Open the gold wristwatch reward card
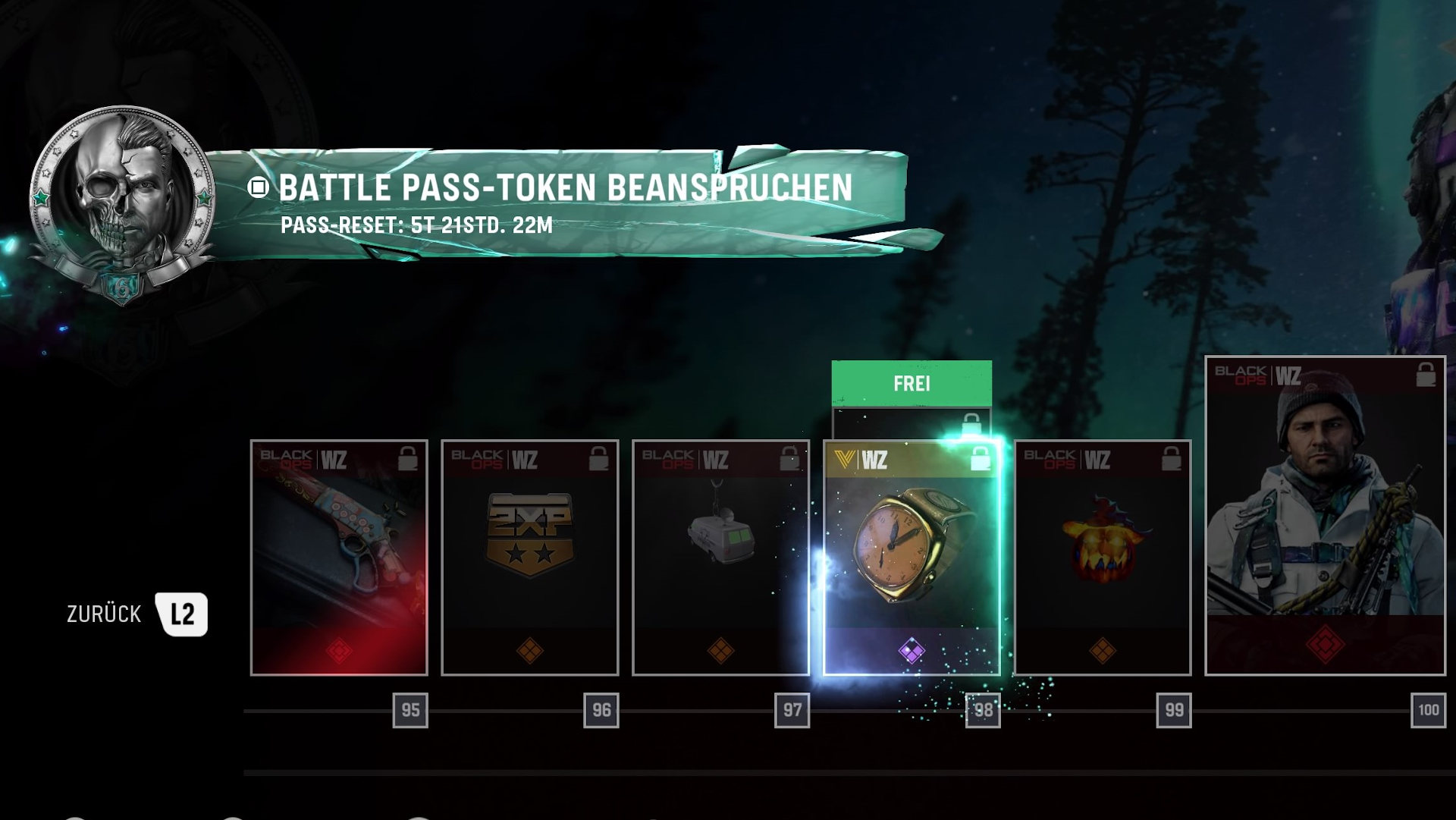 (x=912, y=558)
